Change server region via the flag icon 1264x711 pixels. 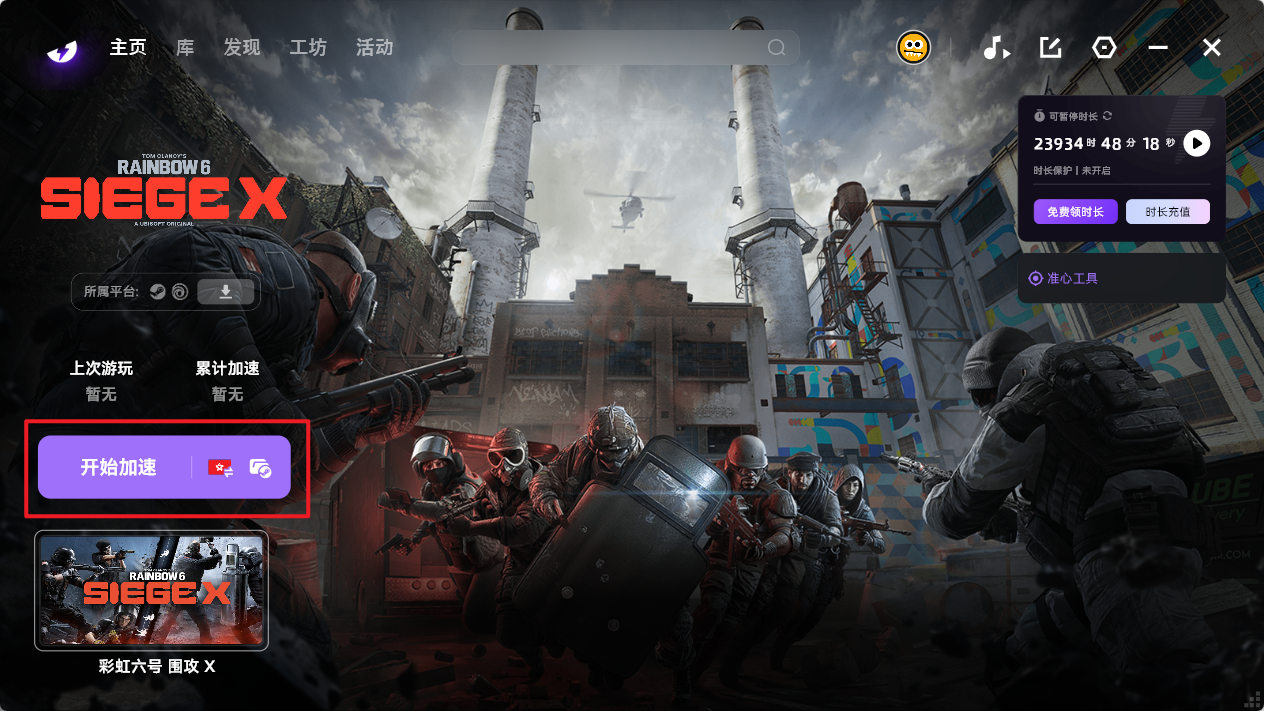click(x=220, y=467)
